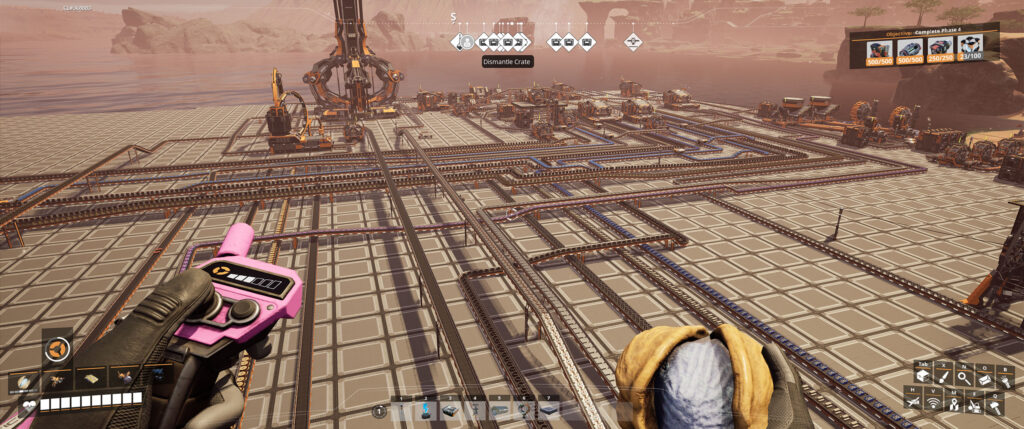Open the Complete Phase 4 objective tracker
Image resolution: width=1024 pixels, height=429 pixels.
[923, 32]
